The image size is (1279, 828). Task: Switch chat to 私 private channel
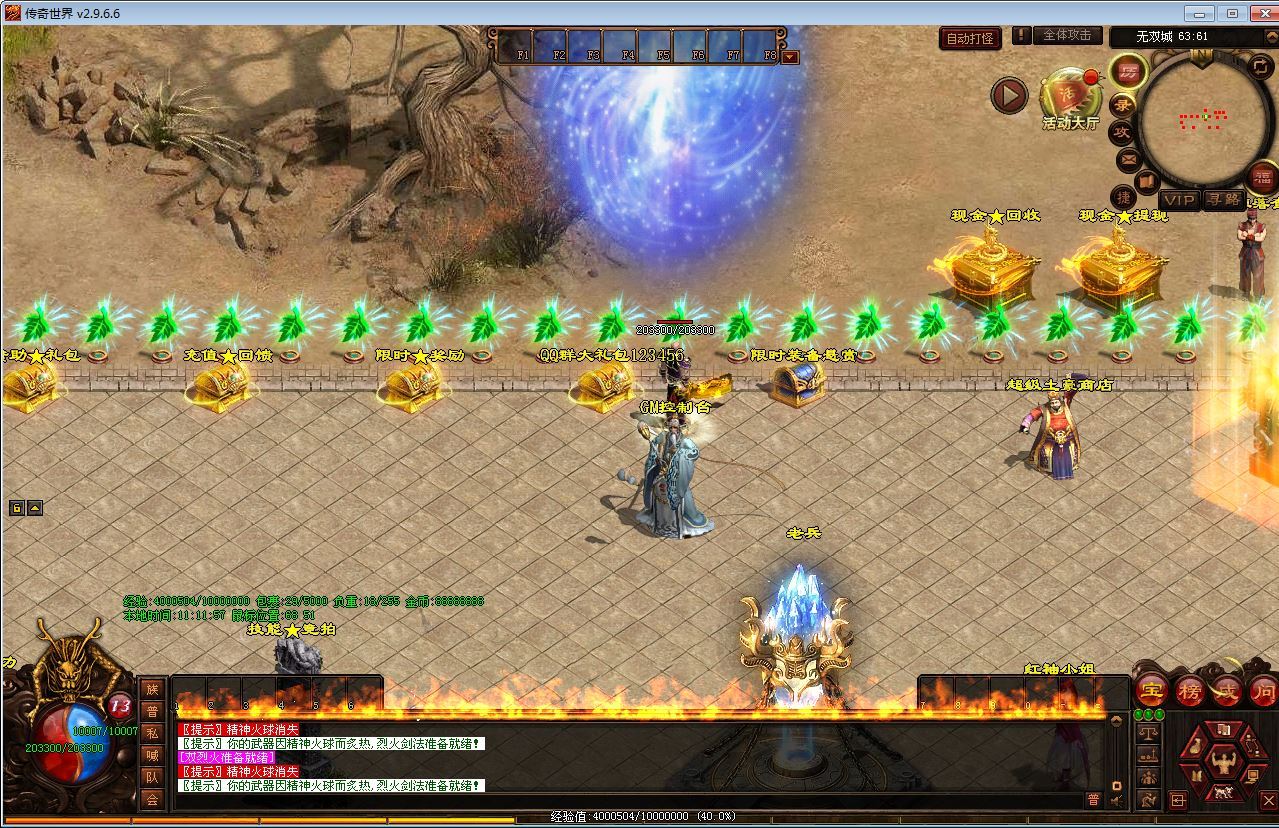tap(152, 733)
